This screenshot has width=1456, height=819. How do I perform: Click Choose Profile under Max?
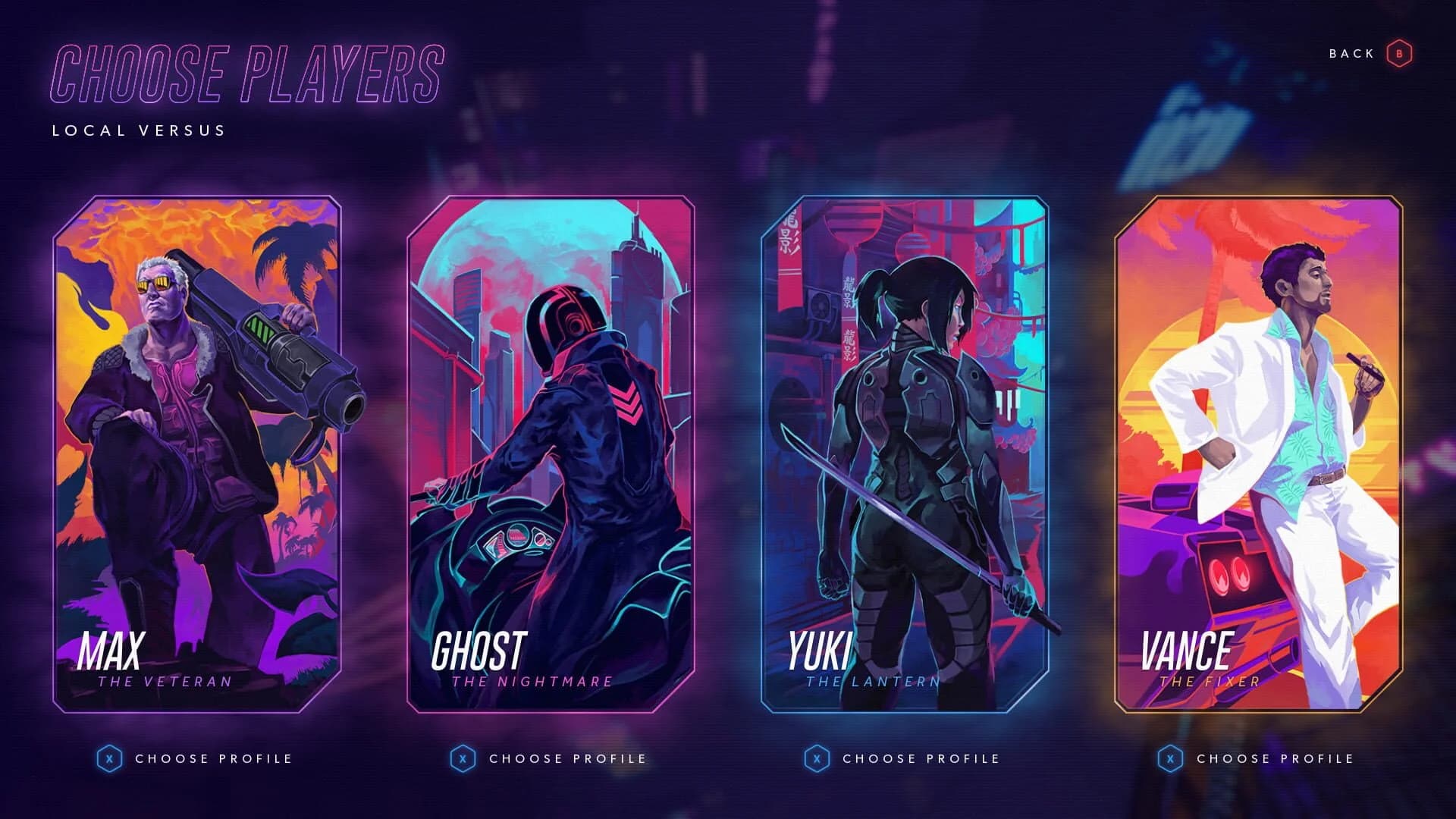[x=215, y=758]
